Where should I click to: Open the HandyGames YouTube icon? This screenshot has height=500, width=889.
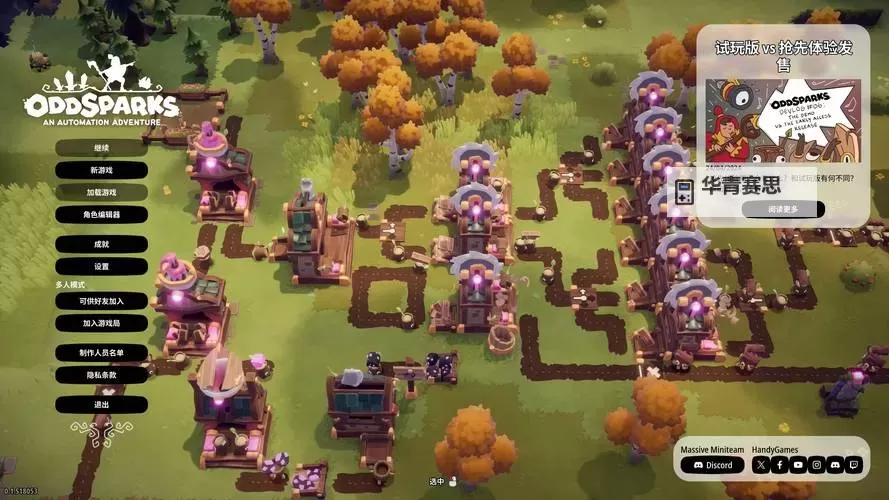798,465
